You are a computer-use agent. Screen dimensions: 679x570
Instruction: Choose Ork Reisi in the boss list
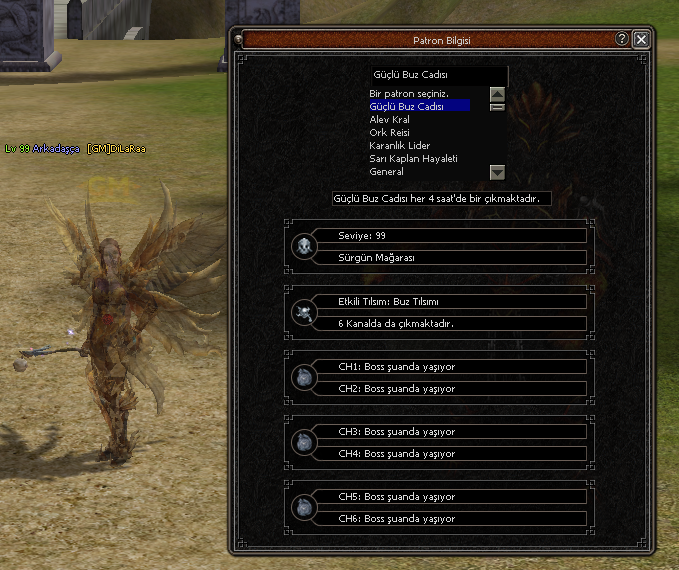390,132
